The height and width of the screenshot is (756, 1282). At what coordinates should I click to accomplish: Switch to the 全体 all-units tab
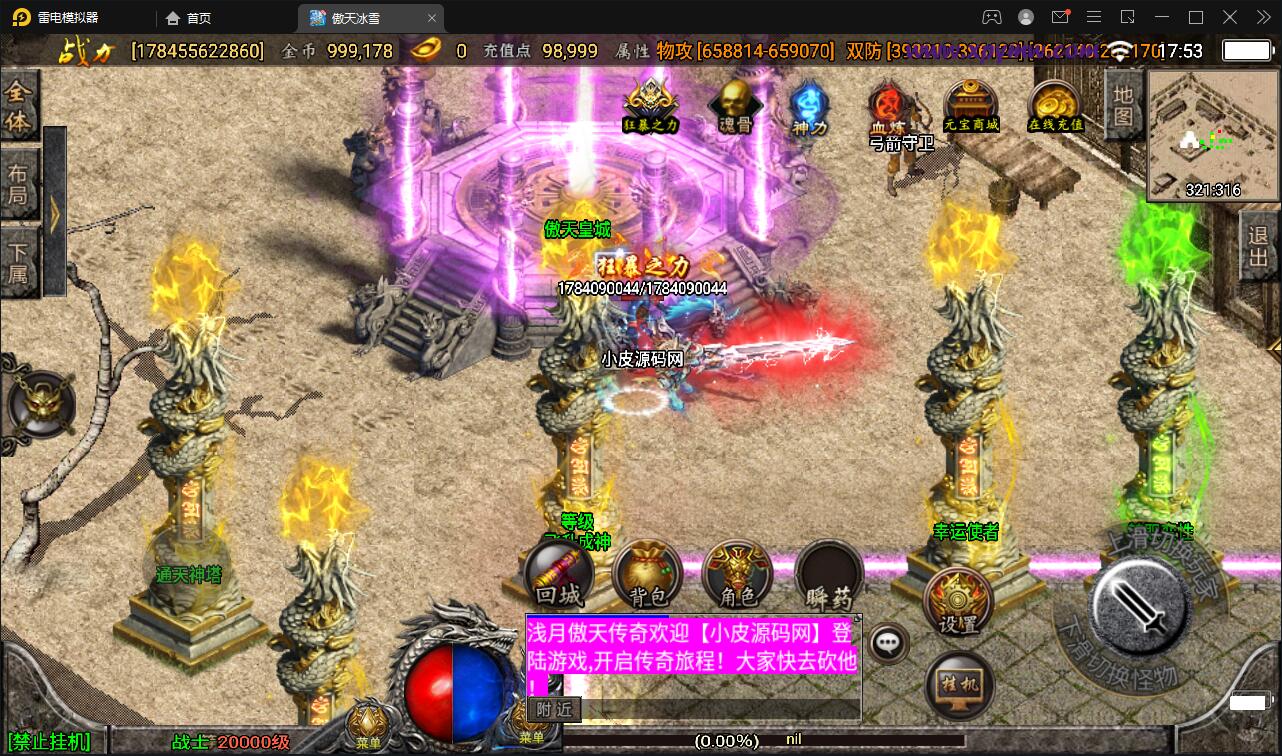click(18, 107)
